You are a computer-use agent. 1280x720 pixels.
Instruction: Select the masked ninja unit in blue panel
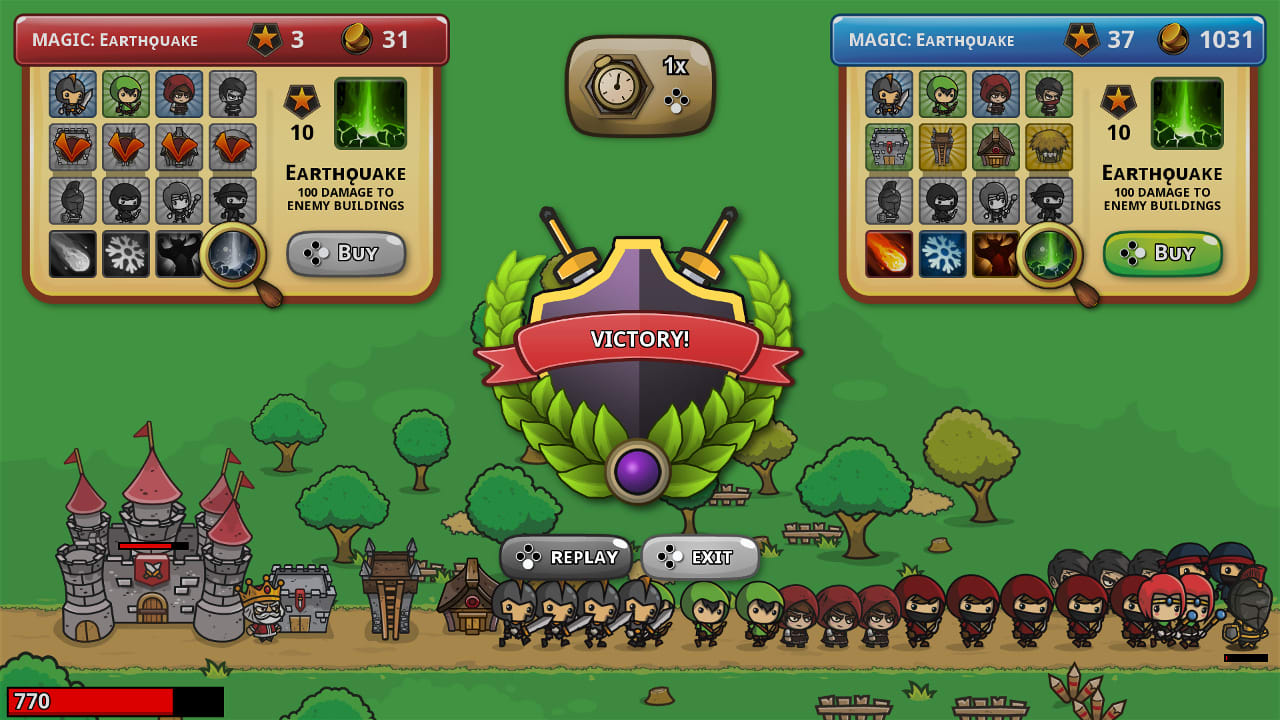(1051, 94)
